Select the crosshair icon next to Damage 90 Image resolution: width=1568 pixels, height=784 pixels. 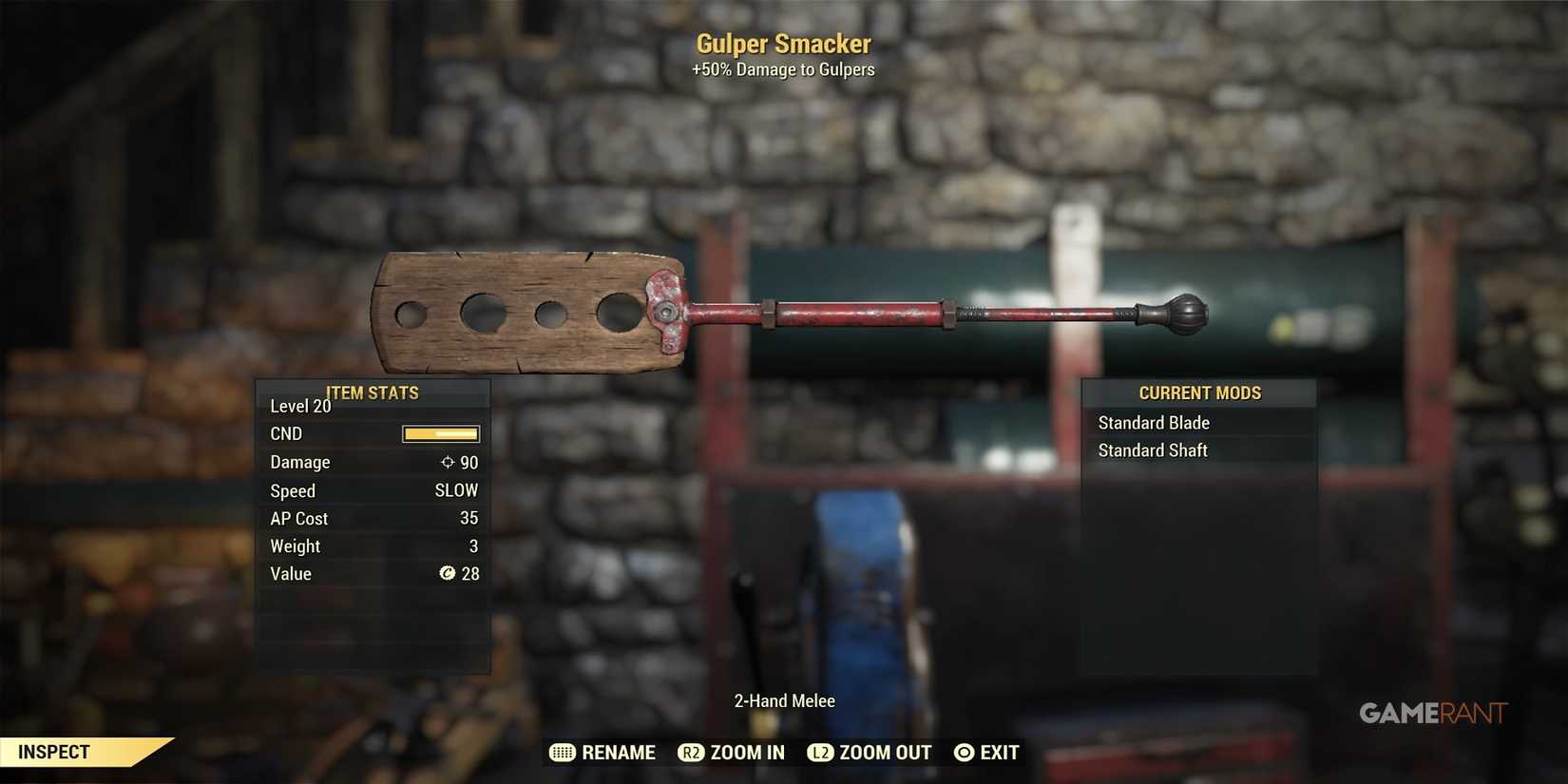[446, 463]
